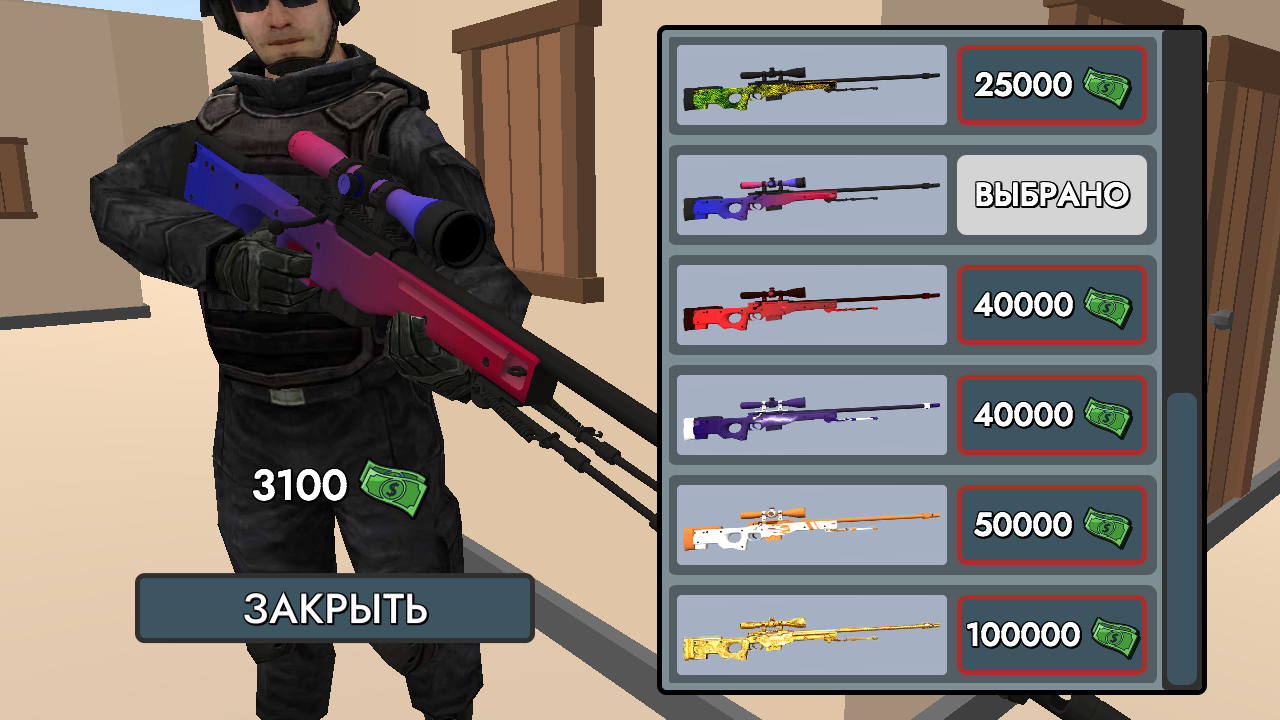Select the golden sniper rifle thumbnail
The image size is (1280, 720).
pyautogui.click(x=810, y=635)
